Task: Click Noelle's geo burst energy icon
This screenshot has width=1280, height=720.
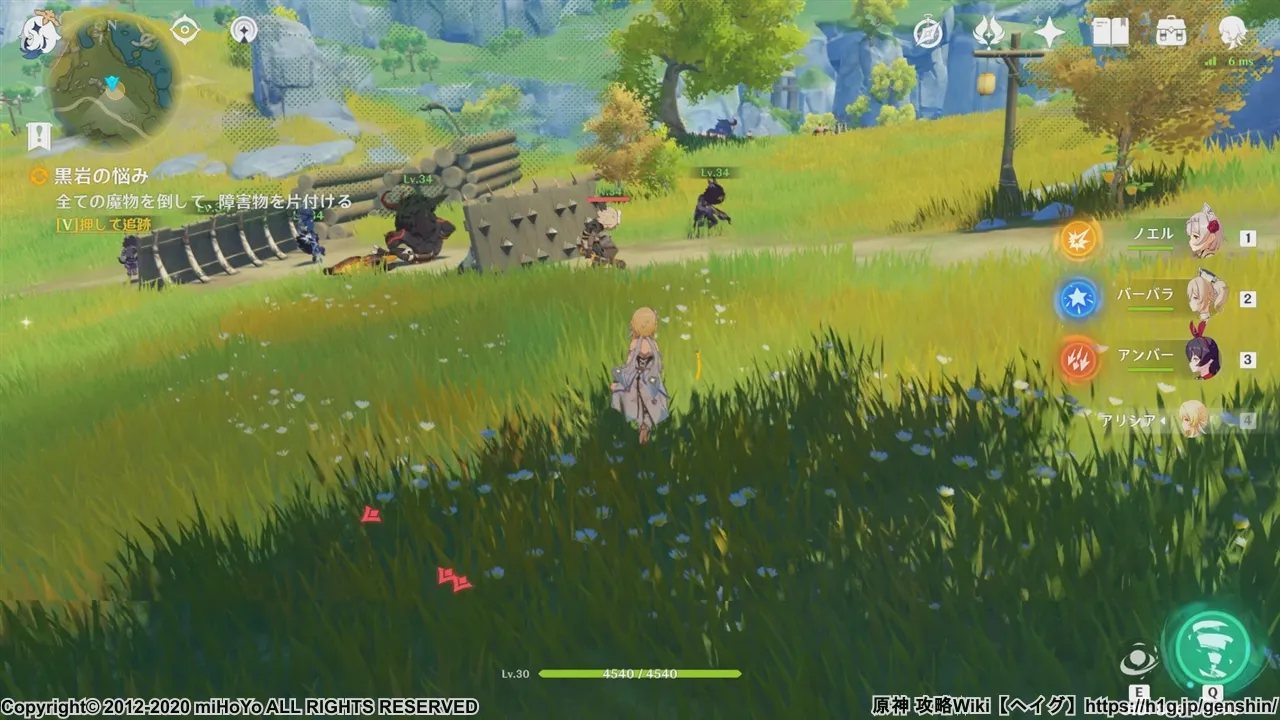Action: (x=1078, y=240)
